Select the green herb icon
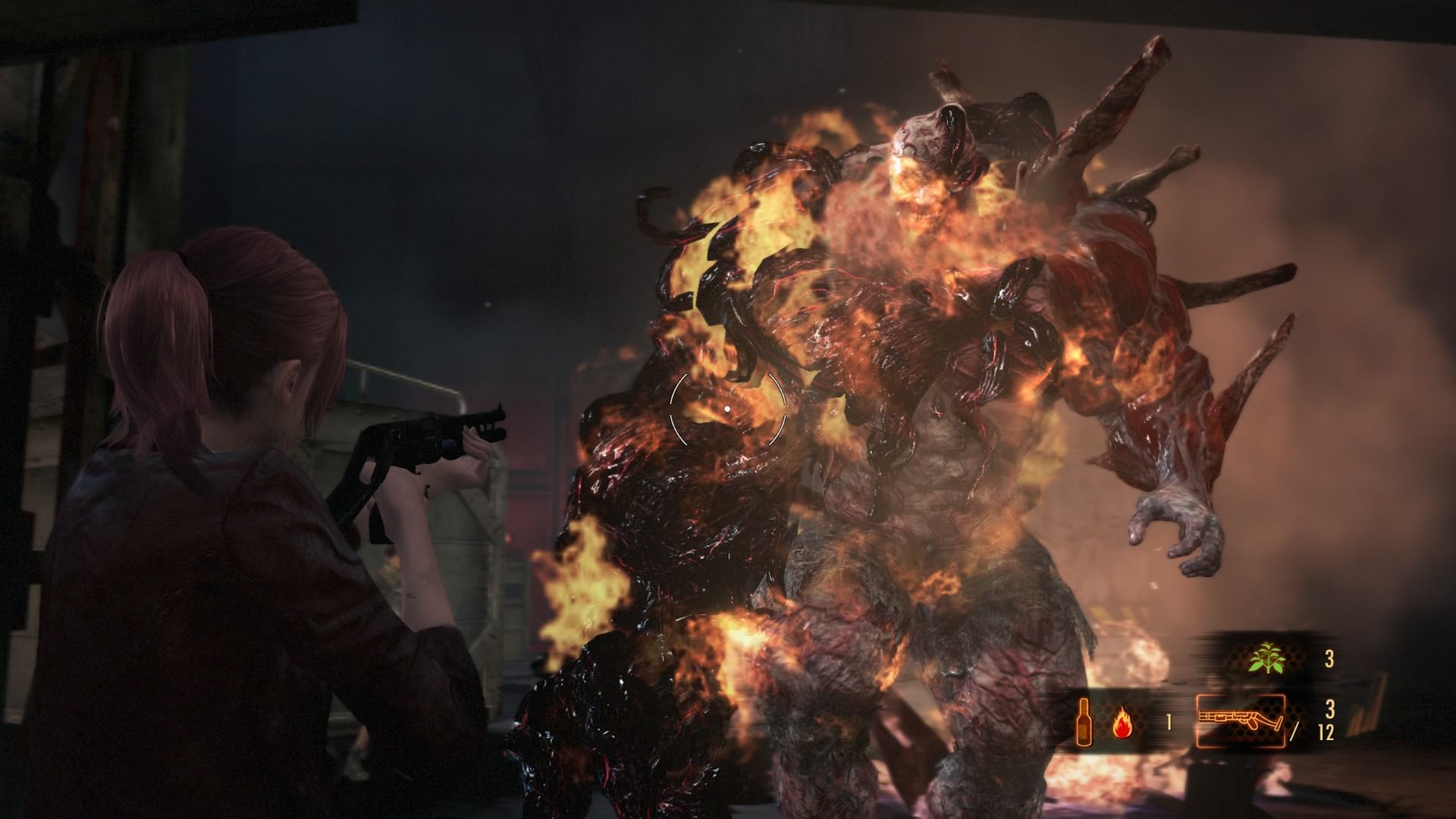Screen dimensions: 1456x819 point(1267,658)
